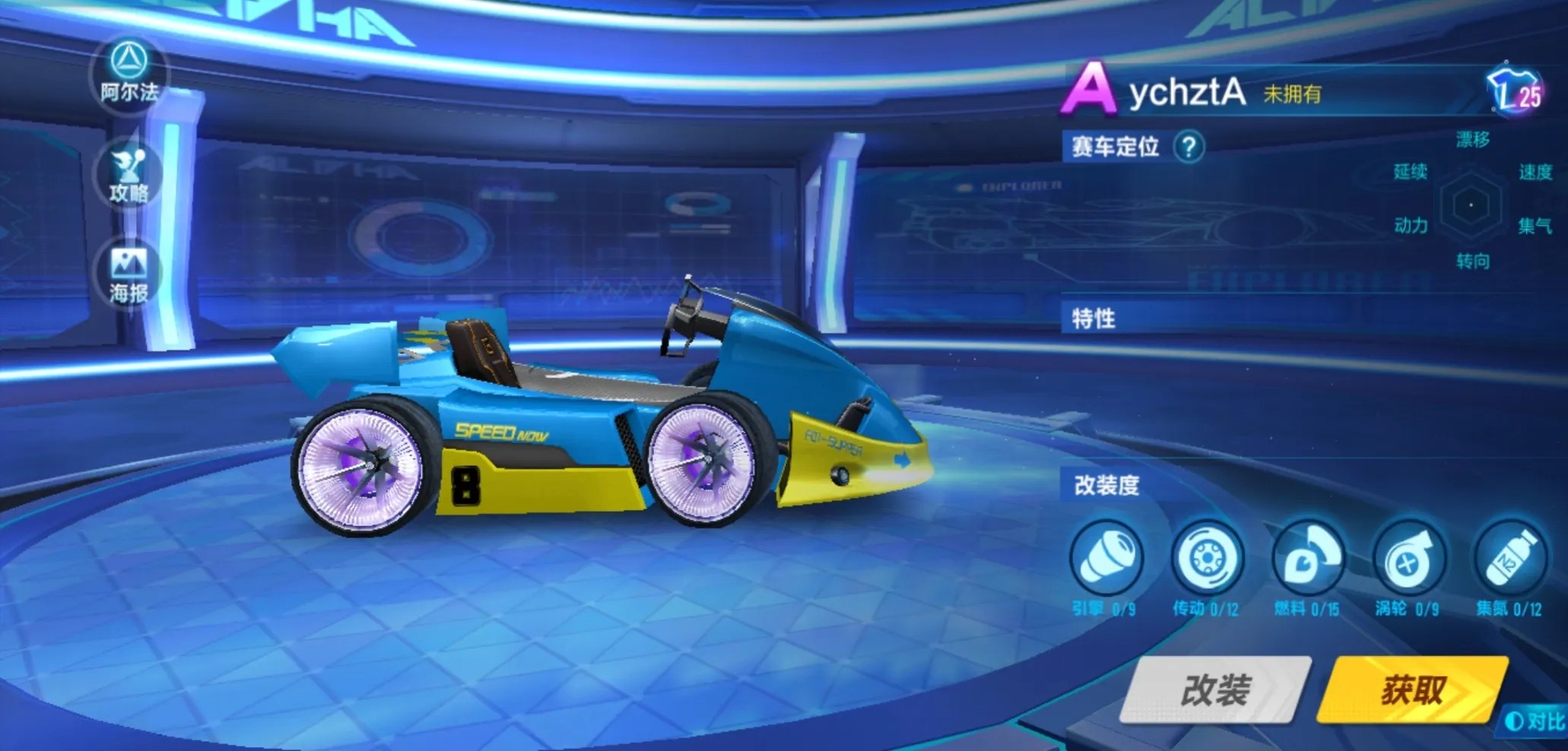Open the 赛车定位 help question mark
The image size is (1568, 751).
click(x=1188, y=147)
